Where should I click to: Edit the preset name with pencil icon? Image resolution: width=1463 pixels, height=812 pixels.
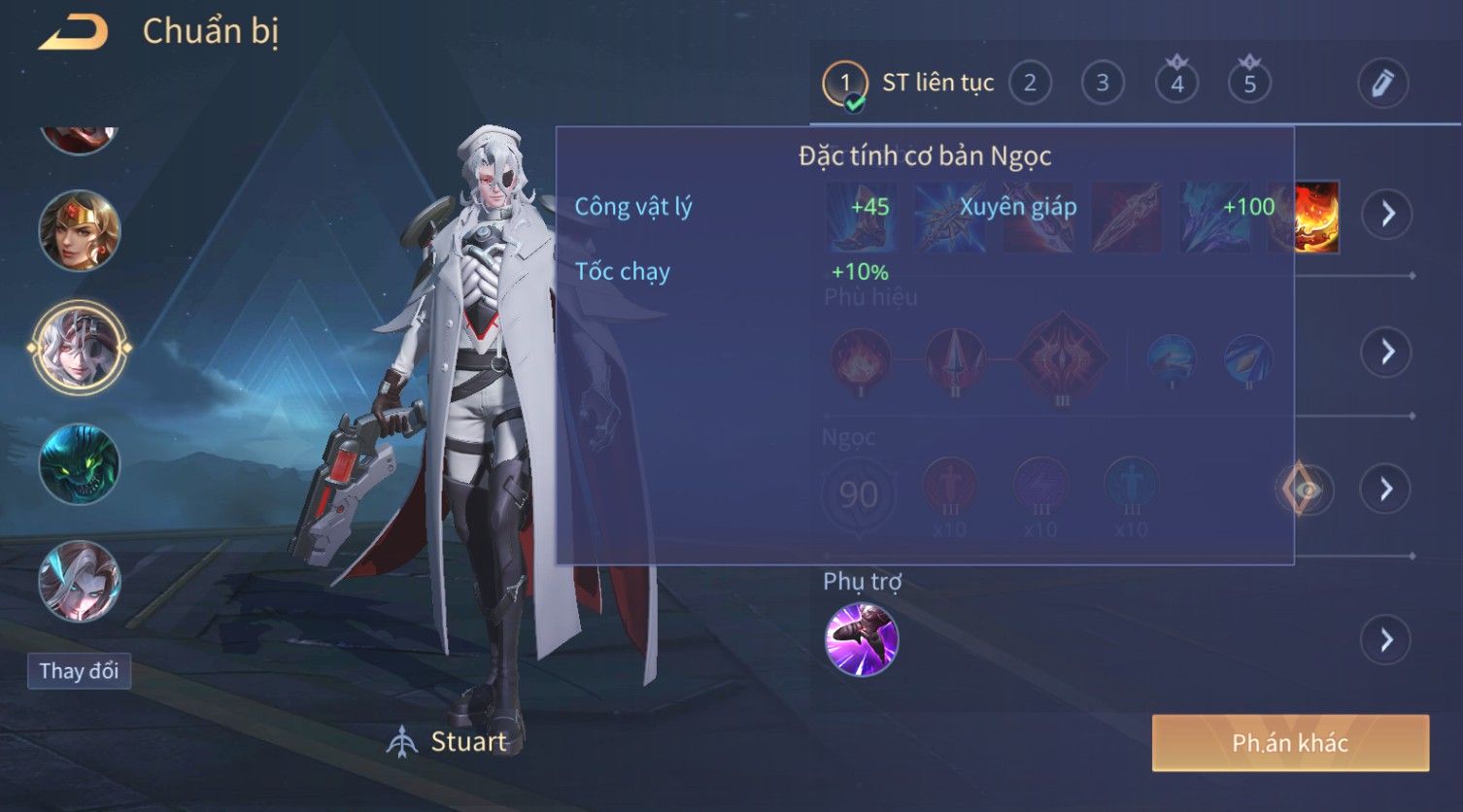(x=1382, y=84)
